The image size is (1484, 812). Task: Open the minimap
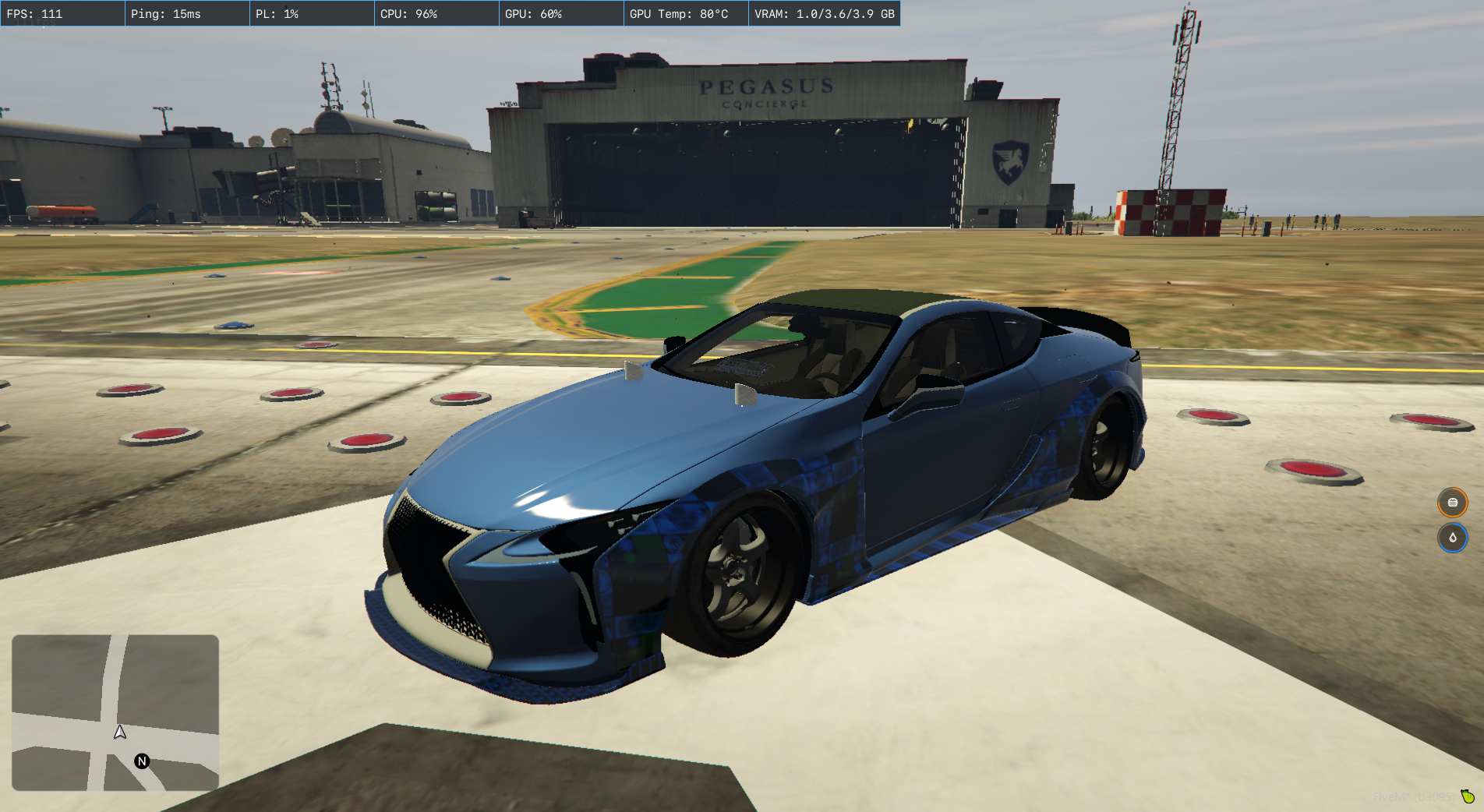point(115,712)
